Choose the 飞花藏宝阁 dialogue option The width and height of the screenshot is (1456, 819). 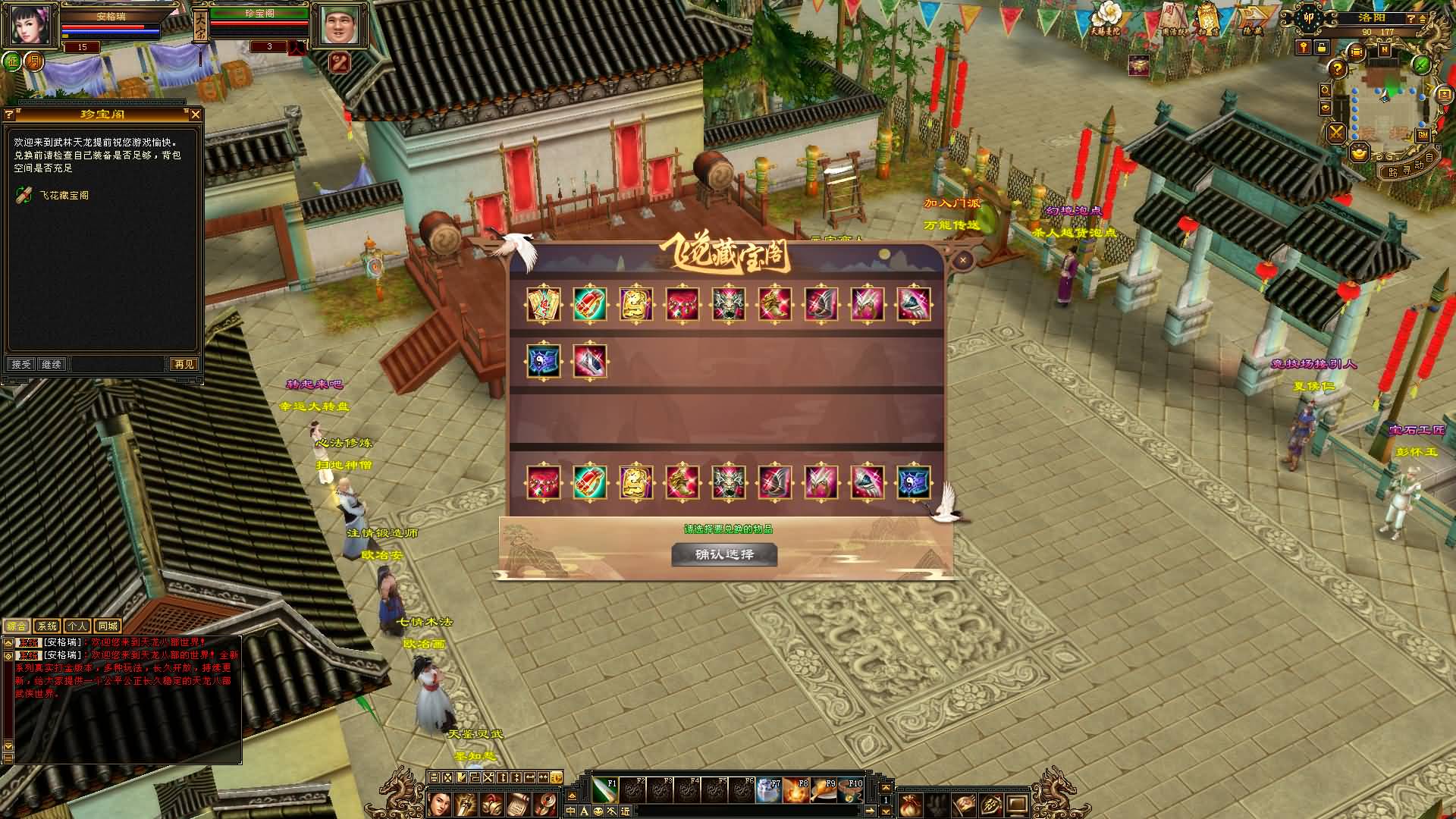[x=64, y=196]
